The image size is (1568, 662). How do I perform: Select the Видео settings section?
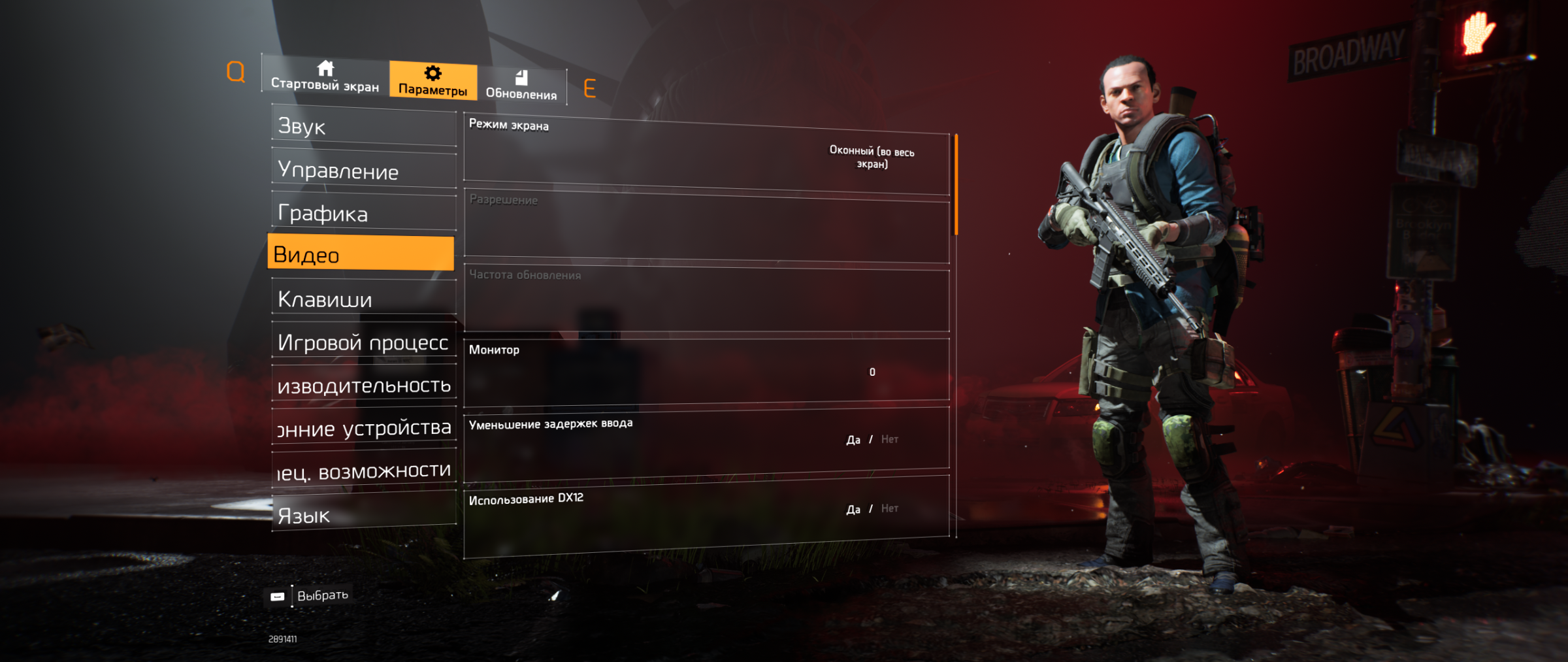point(361,254)
